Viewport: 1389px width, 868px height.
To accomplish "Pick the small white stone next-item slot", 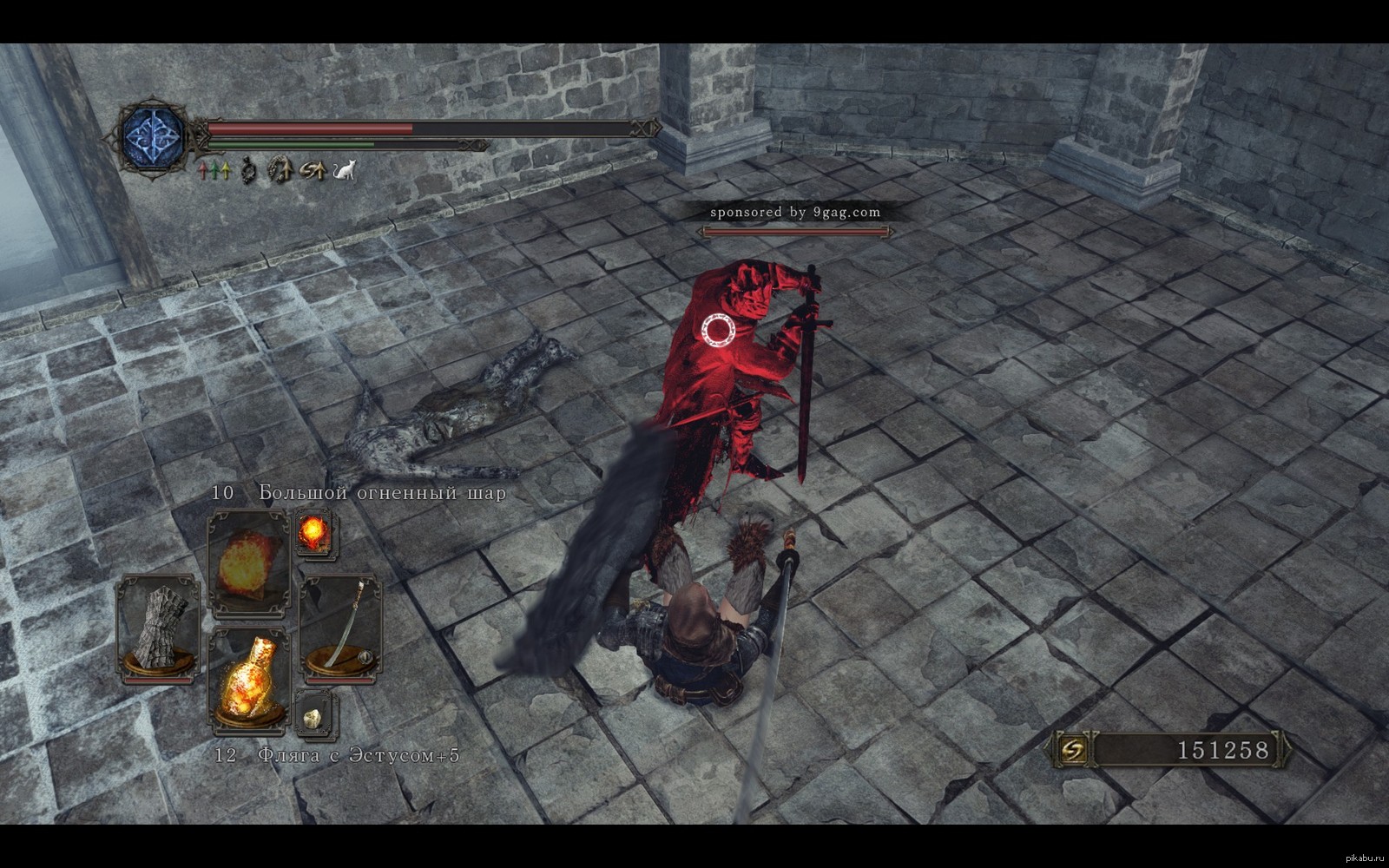I will coord(313,717).
